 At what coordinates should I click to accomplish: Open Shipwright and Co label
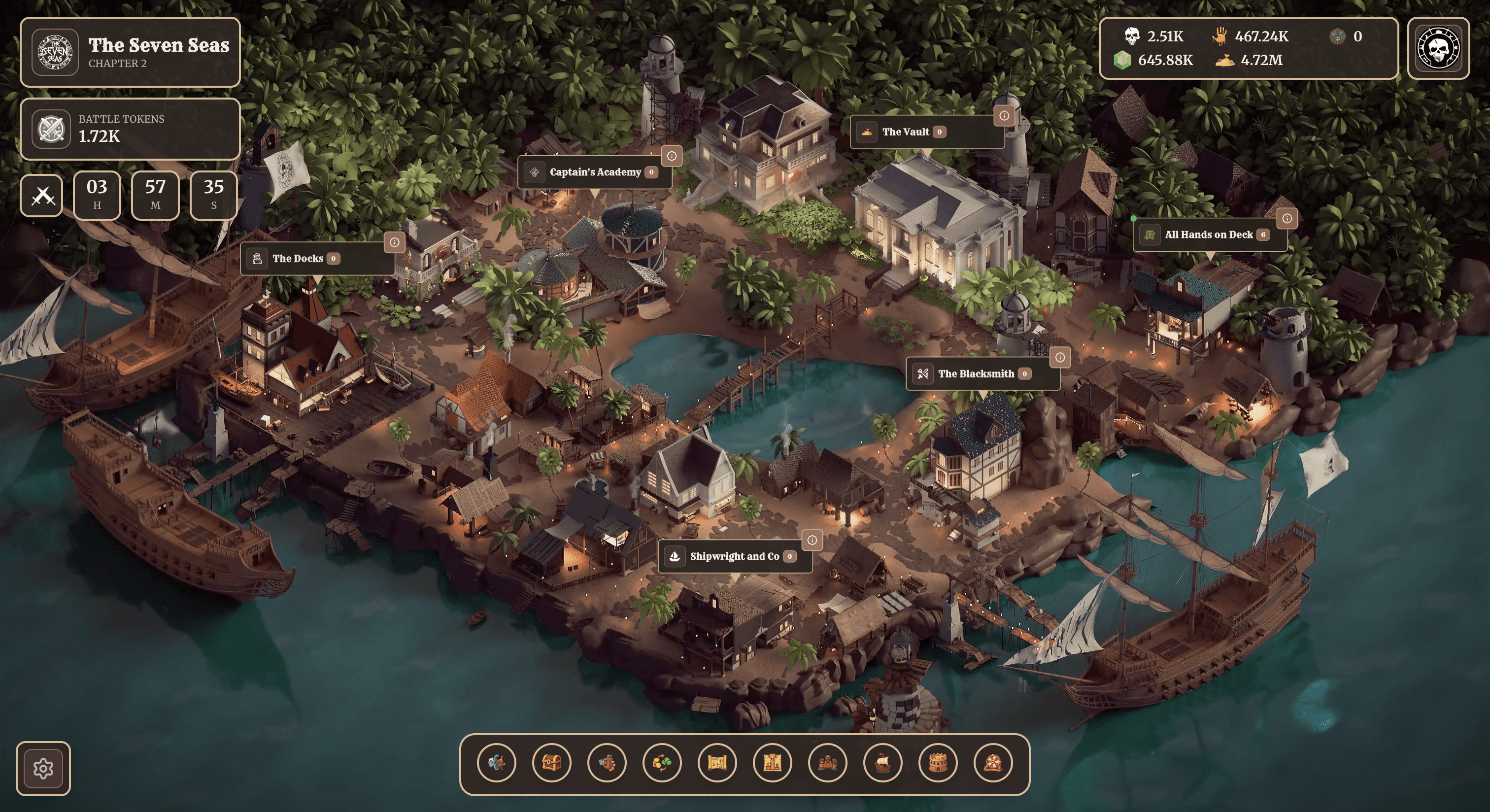(x=734, y=556)
